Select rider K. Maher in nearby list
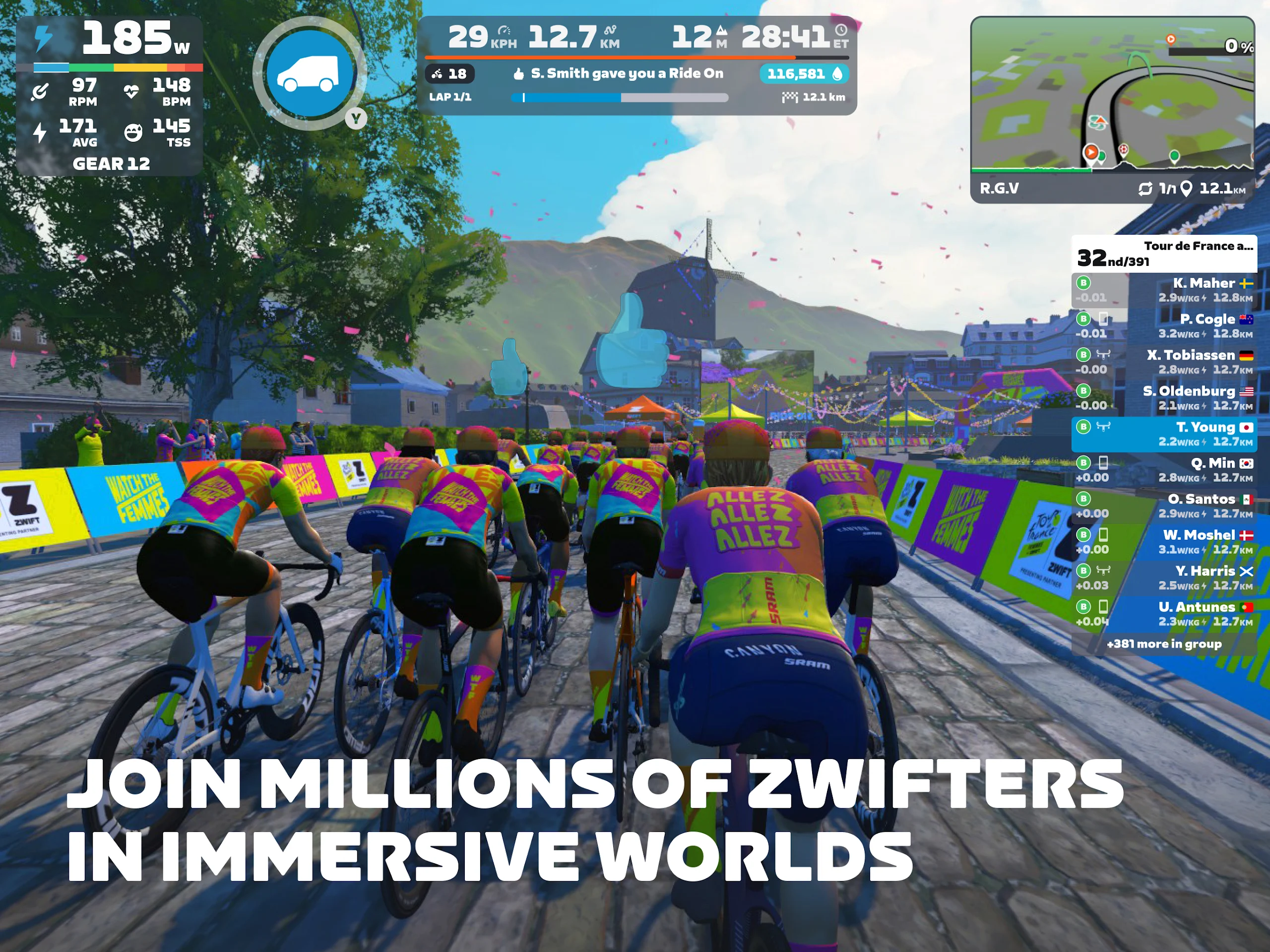 coord(1163,290)
